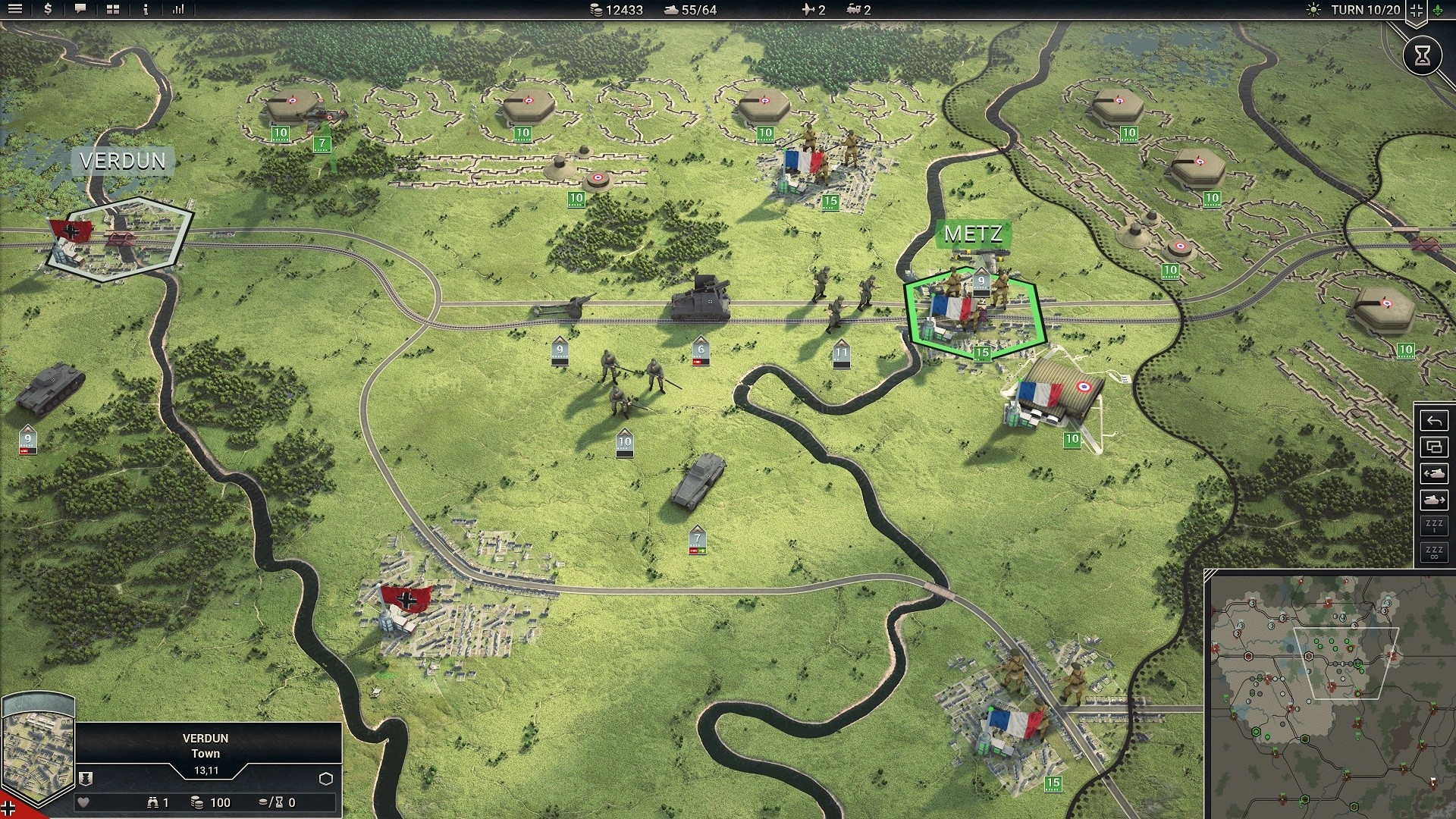Click the hexagon terrain icon in Verdun panel
The width and height of the screenshot is (1456, 819).
[x=325, y=778]
